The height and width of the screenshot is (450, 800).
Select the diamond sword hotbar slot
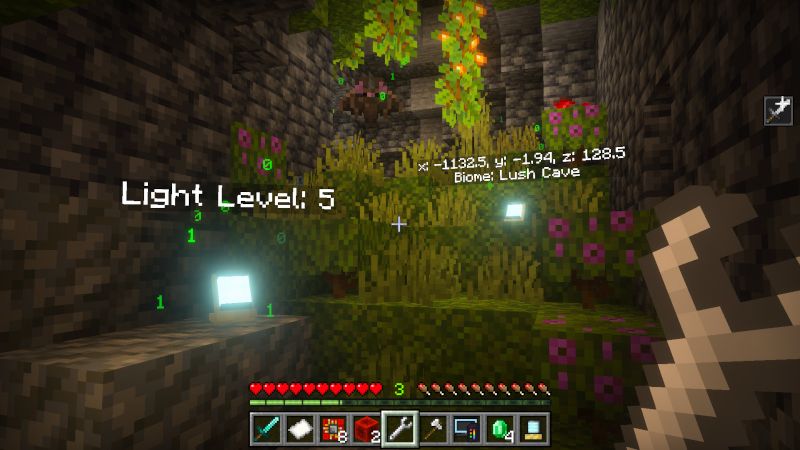pos(265,429)
